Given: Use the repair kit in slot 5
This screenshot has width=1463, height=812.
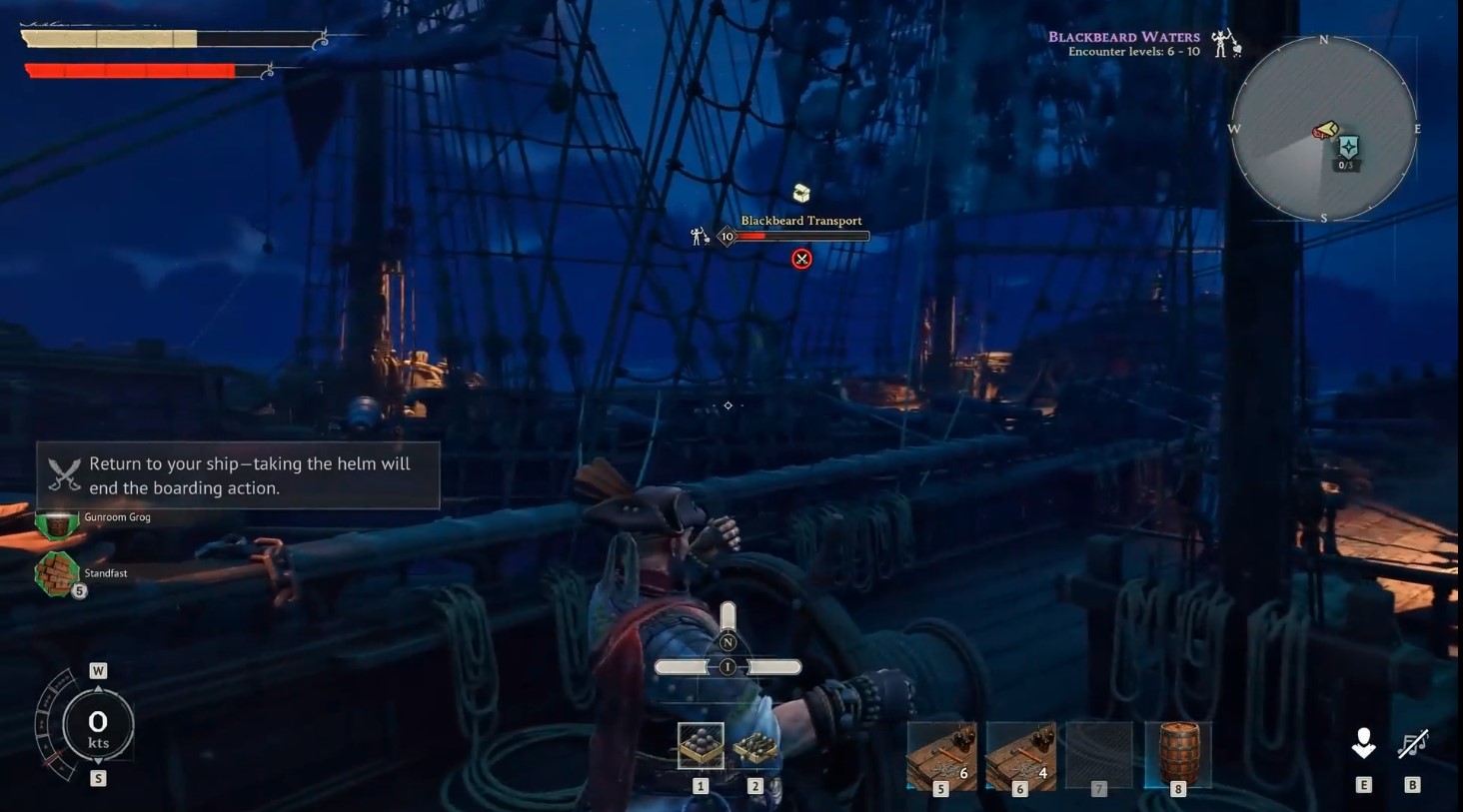Looking at the screenshot, I should pyautogui.click(x=940, y=754).
